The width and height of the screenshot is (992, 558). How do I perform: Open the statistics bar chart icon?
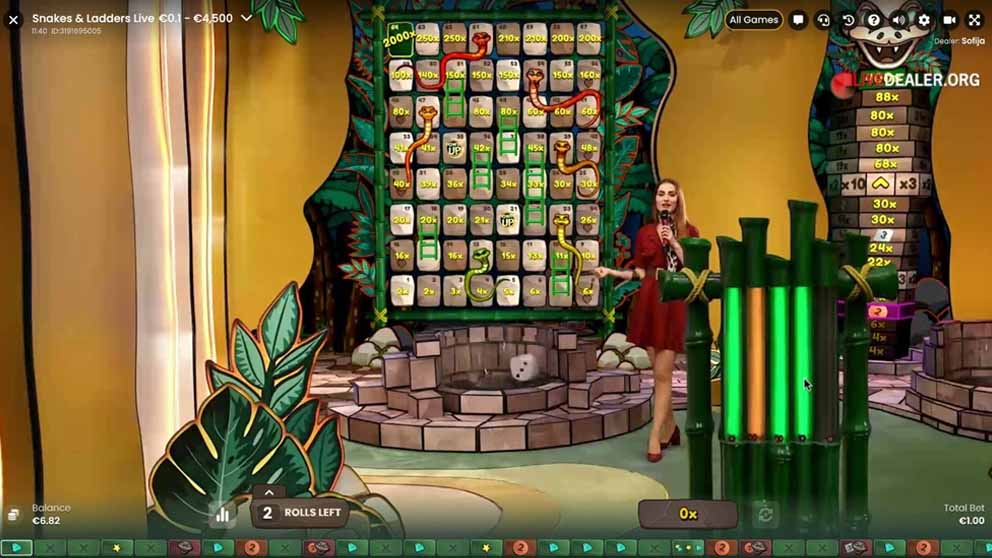pyautogui.click(x=222, y=514)
